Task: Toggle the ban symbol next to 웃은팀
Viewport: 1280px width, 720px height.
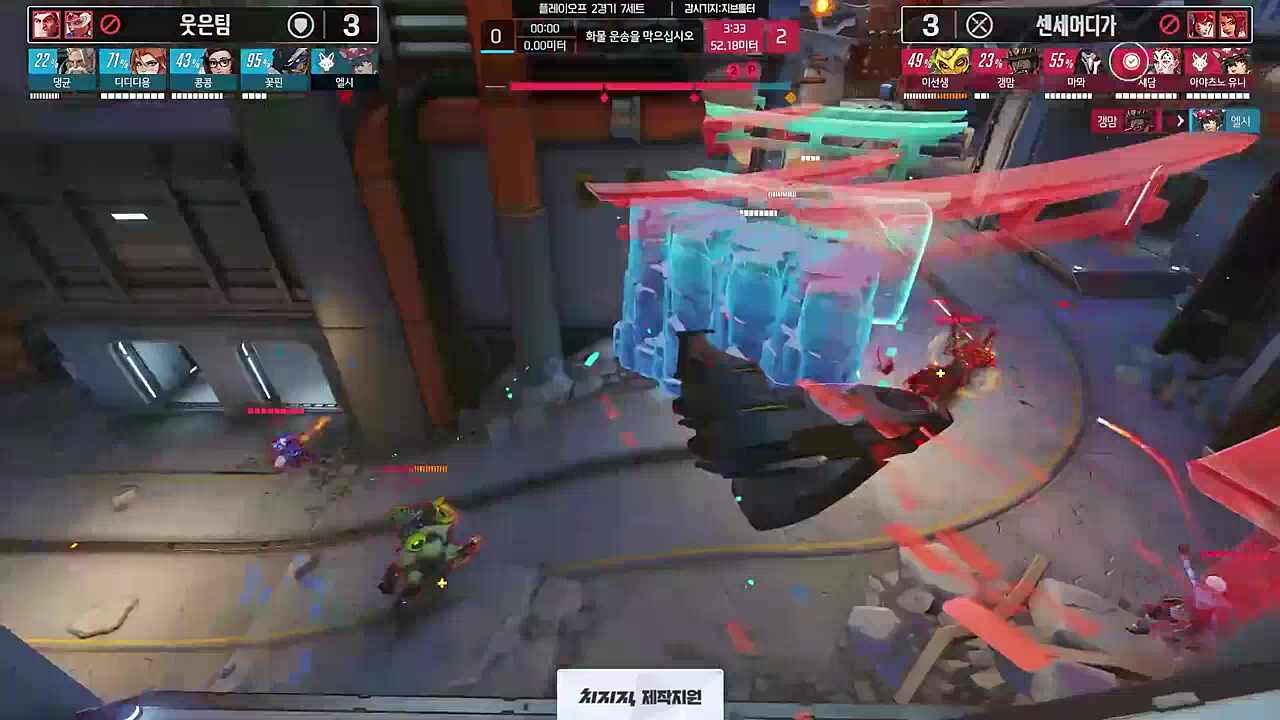Action: 112,22
